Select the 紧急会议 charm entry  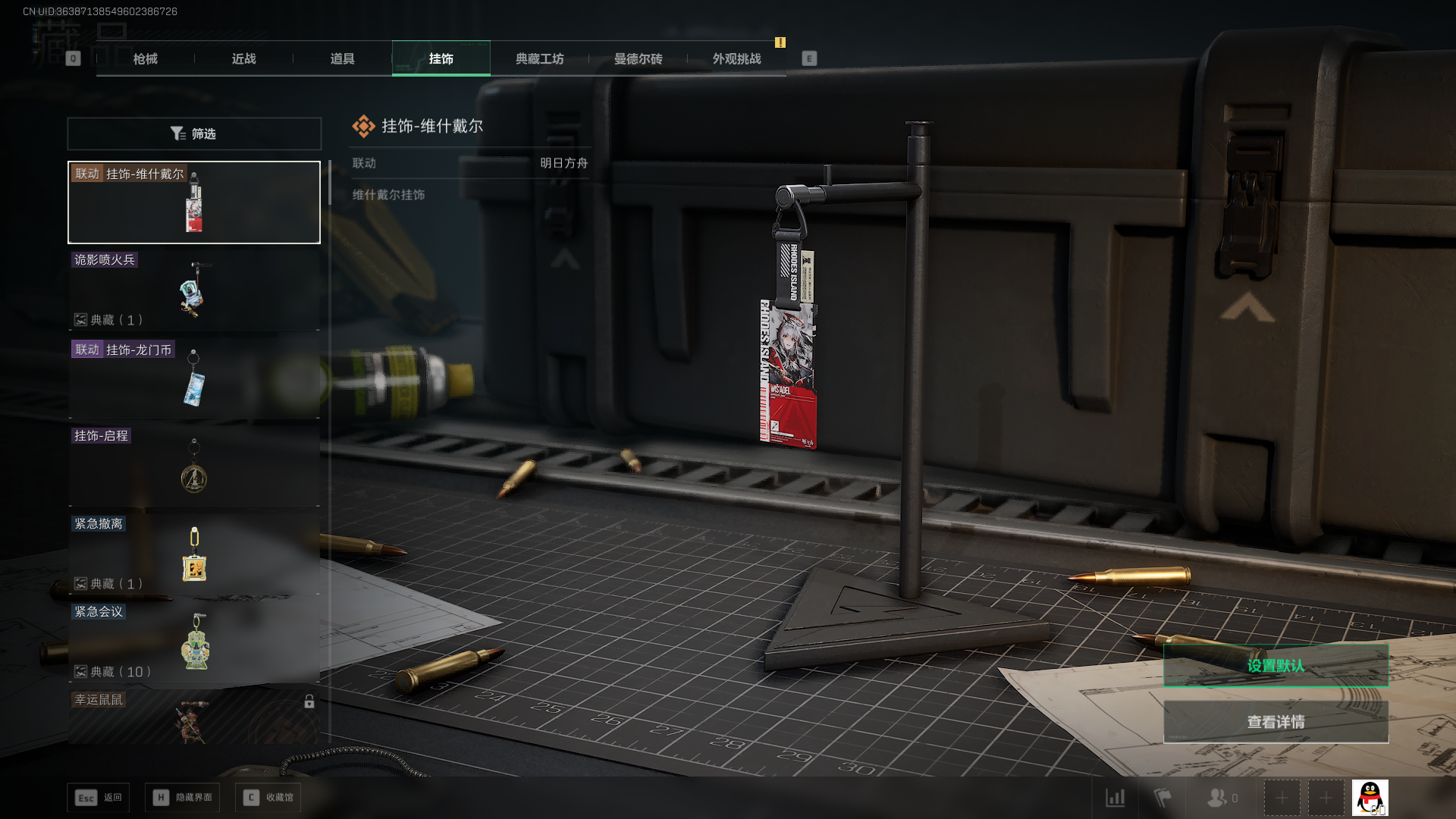[x=194, y=642]
